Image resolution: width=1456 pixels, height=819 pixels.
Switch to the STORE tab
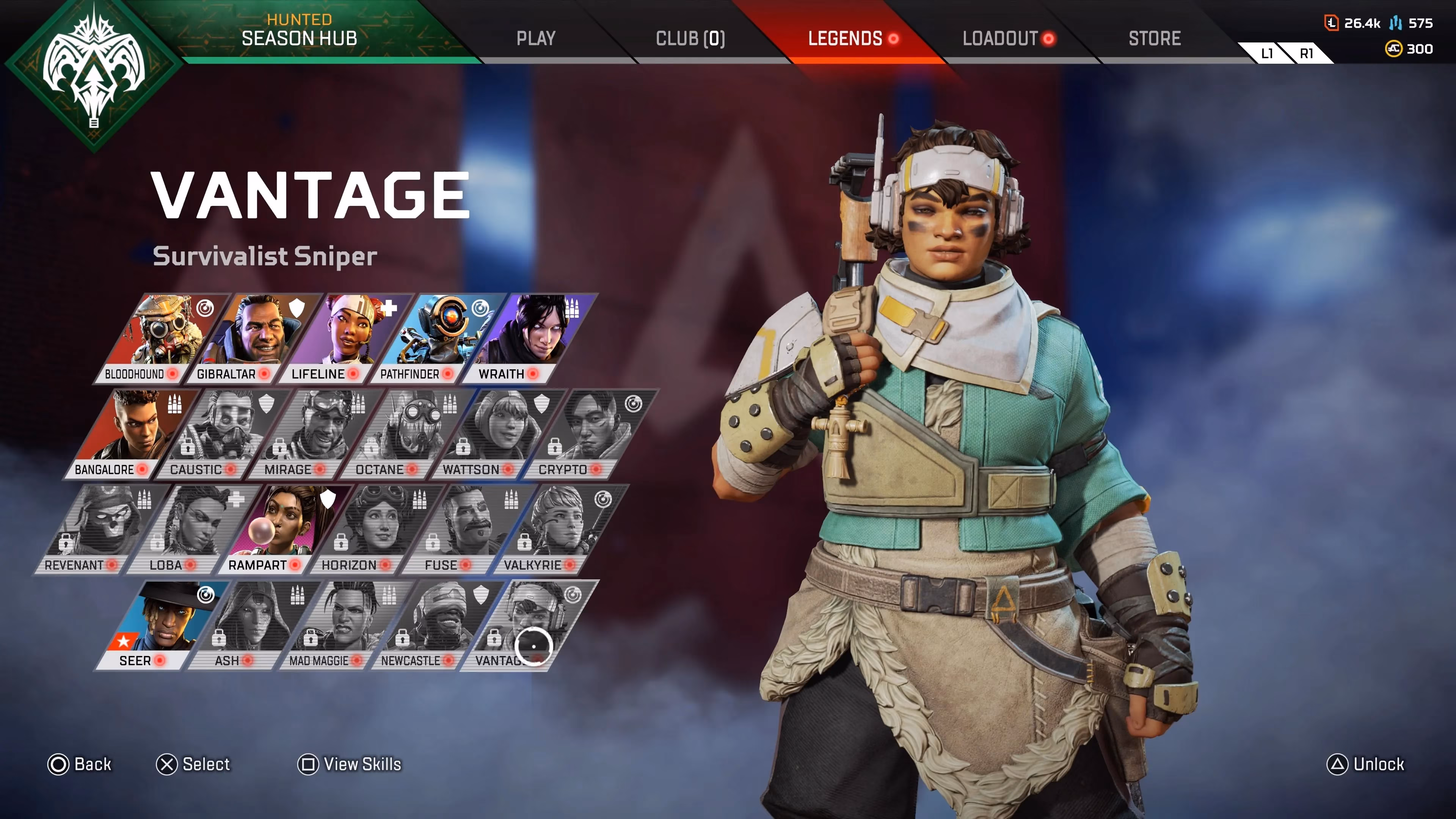point(1155,38)
